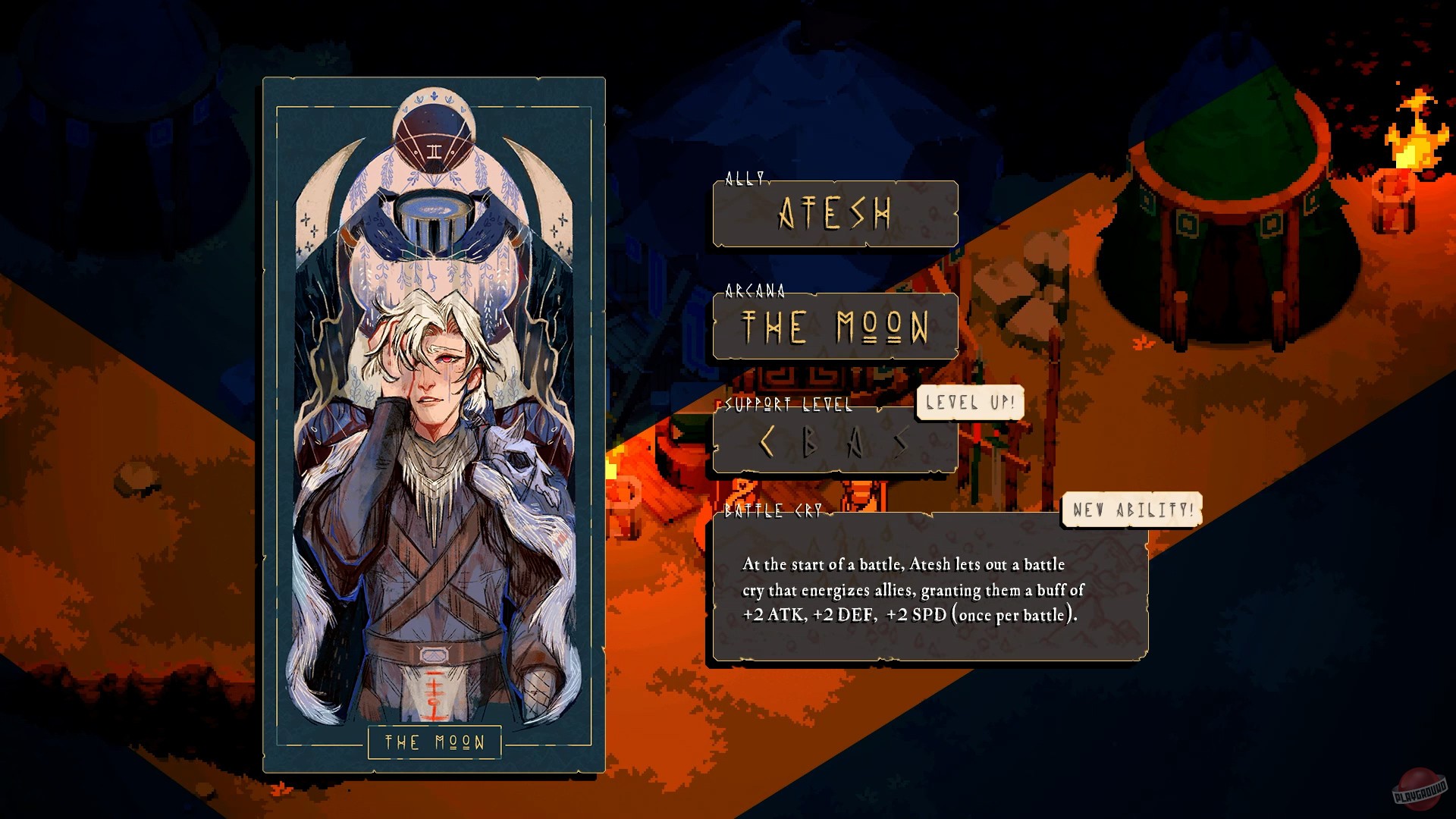Click the NEW ABILITY! badge
Viewport: 1456px width, 819px height.
click(x=1134, y=510)
